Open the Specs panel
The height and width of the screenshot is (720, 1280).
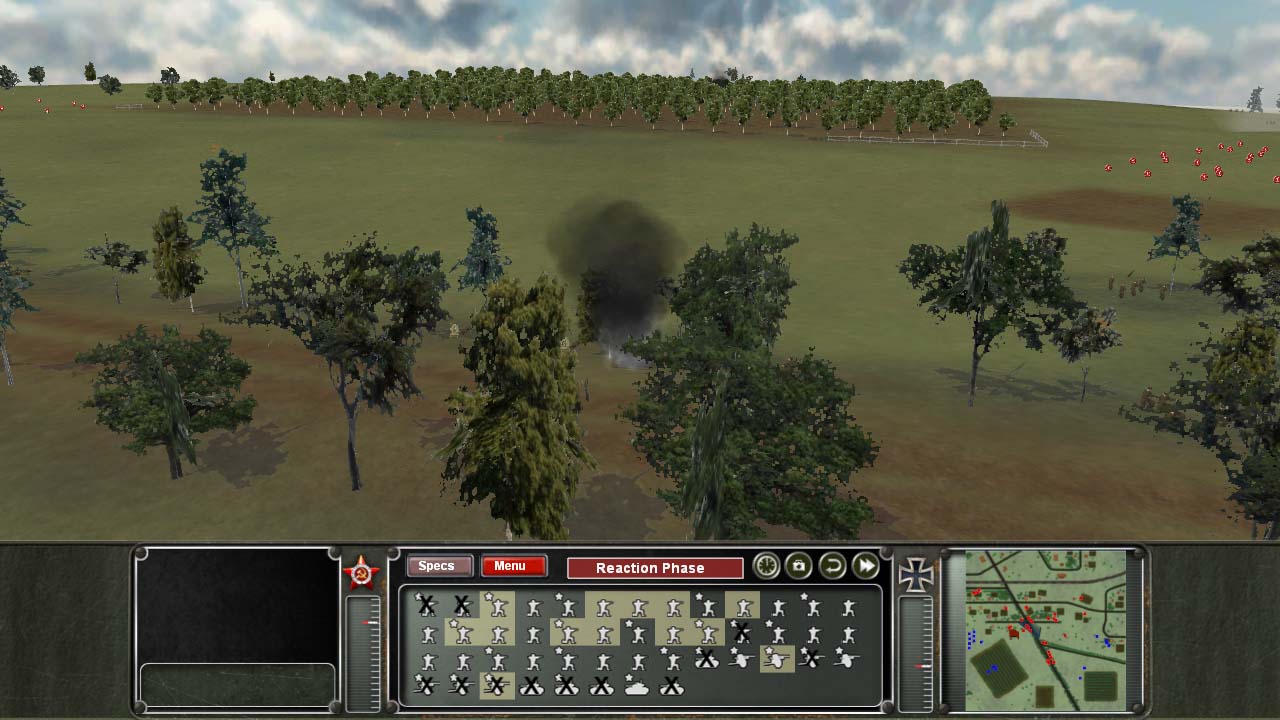click(436, 566)
